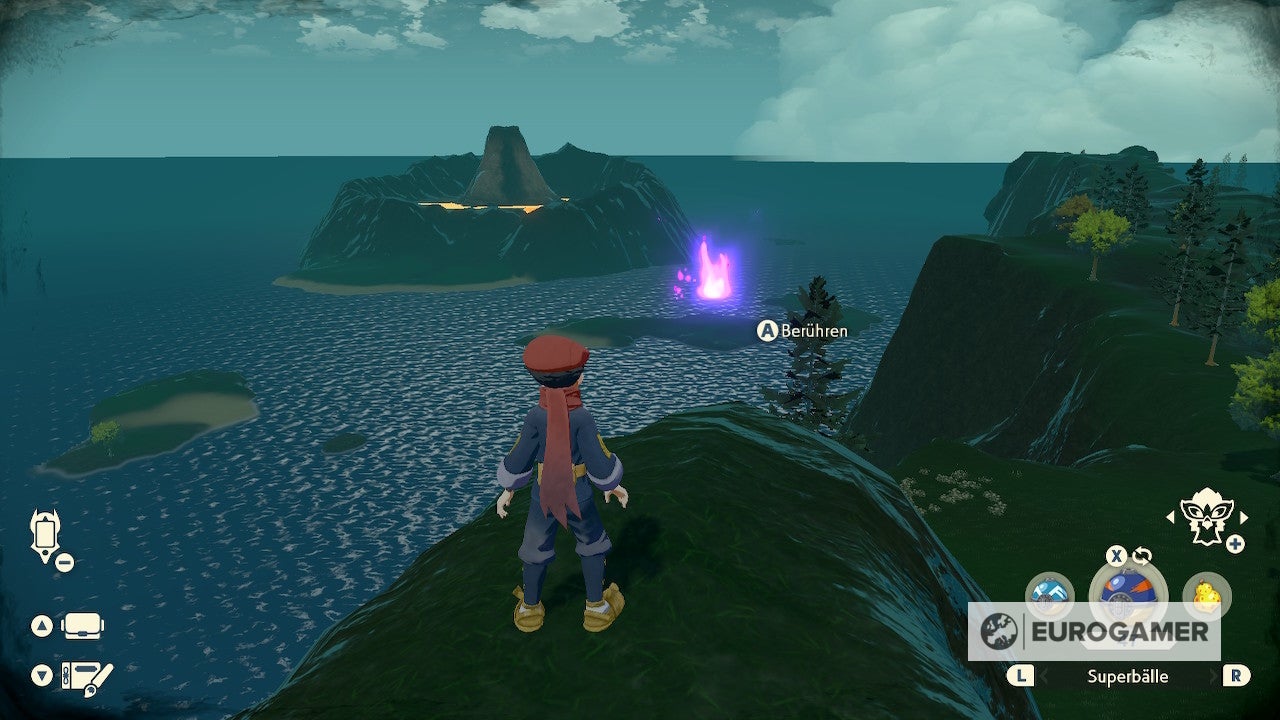Select the yellow cake item slot

(x=1206, y=595)
